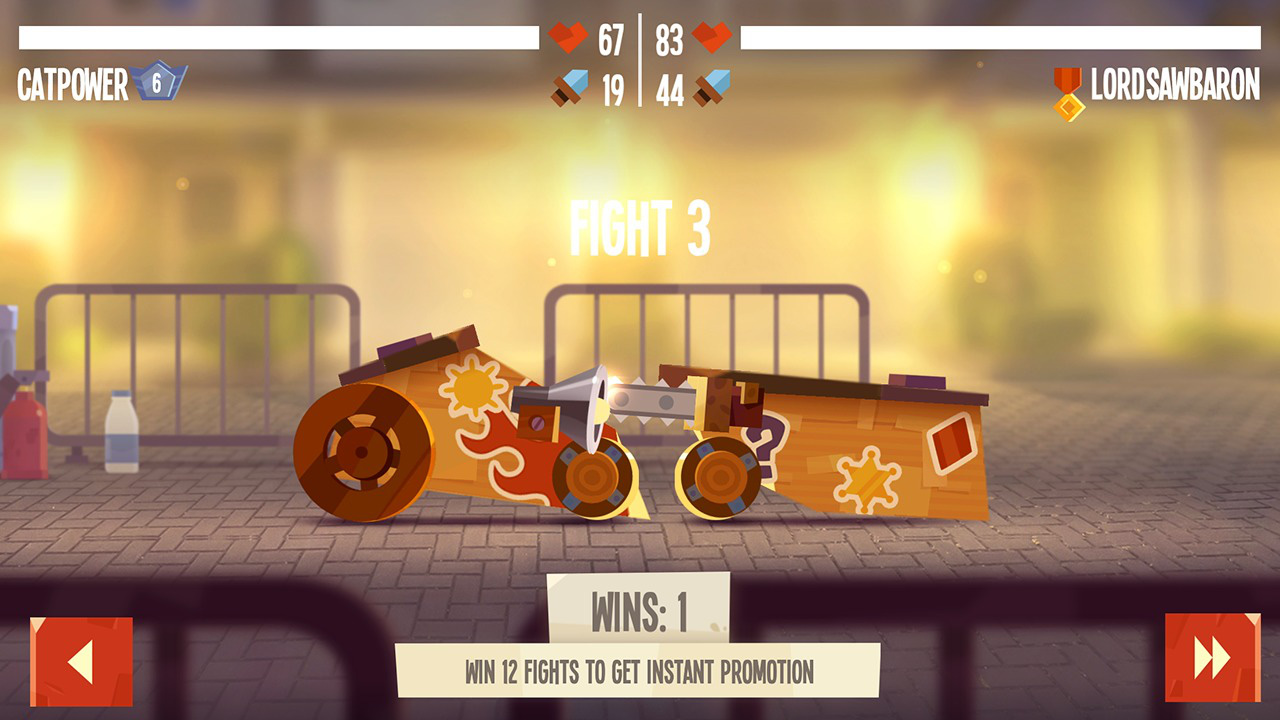This screenshot has height=720, width=1280.
Task: Click the FIGHT 3 heading
Action: point(640,228)
